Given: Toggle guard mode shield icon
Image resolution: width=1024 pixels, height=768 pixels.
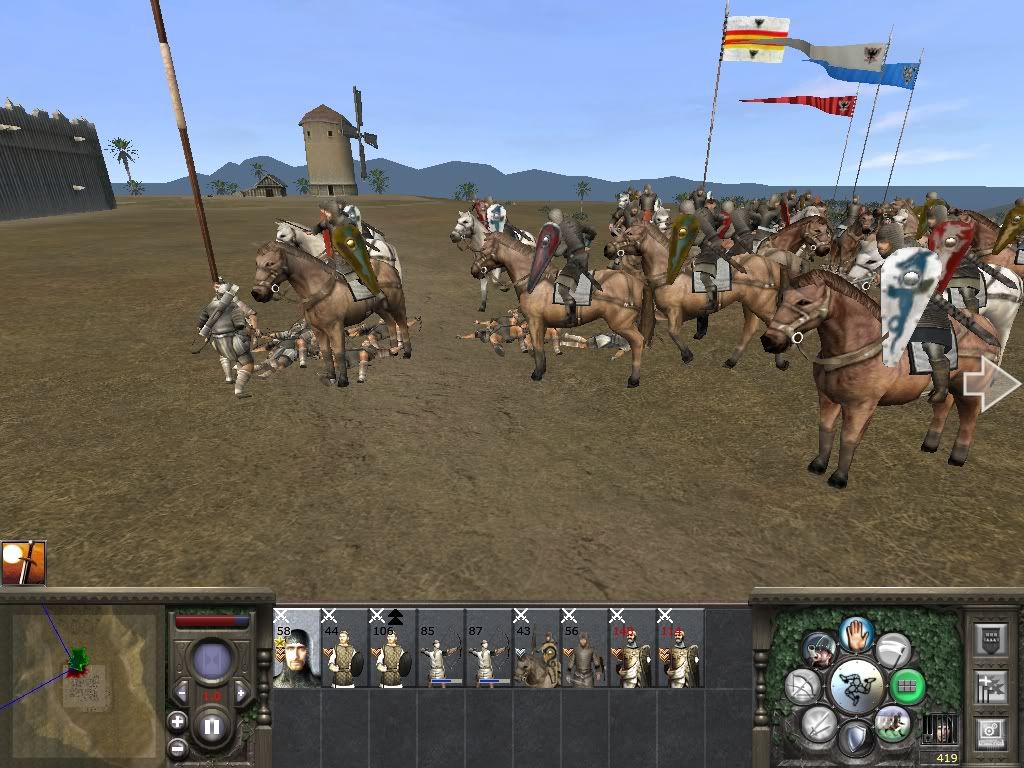Looking at the screenshot, I should (x=855, y=738).
